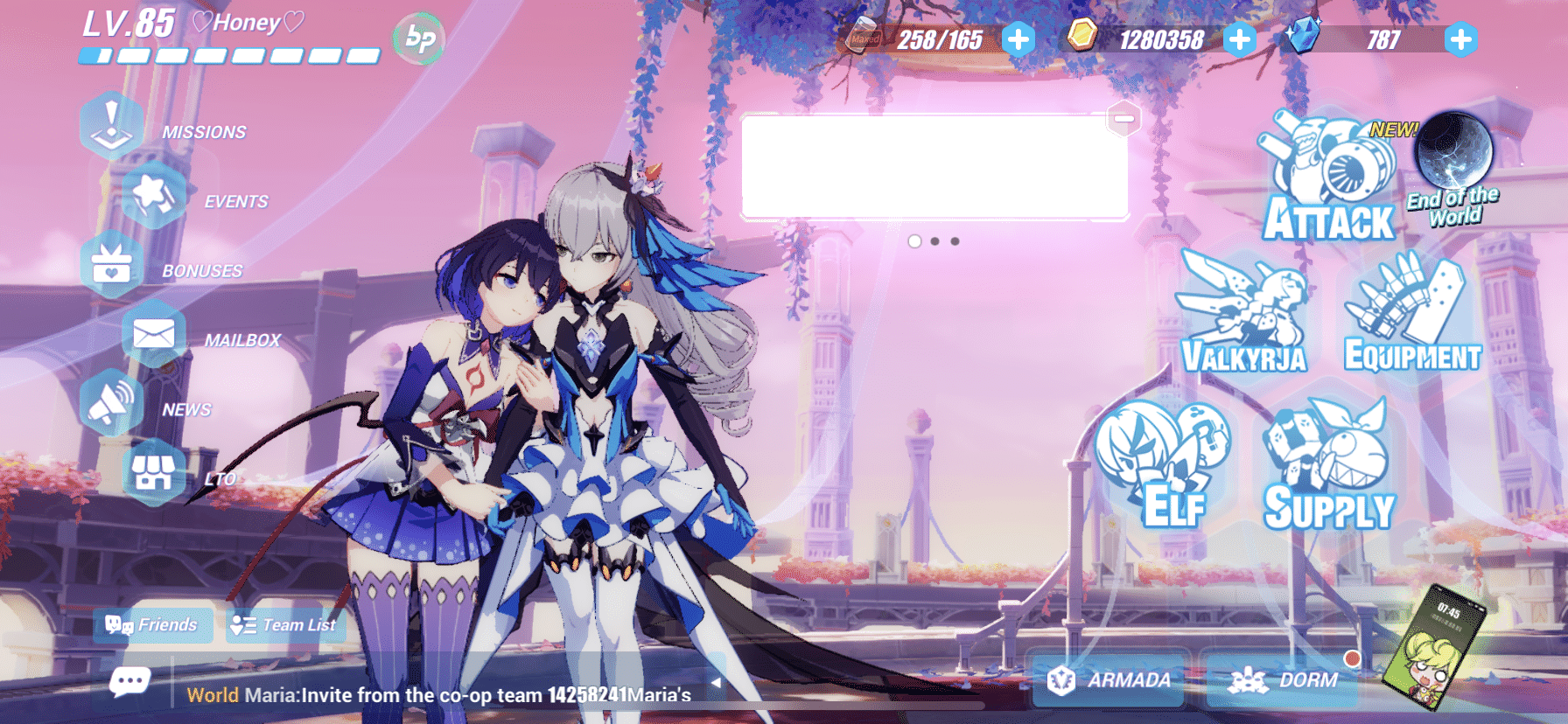Open the Mailbox

(152, 335)
